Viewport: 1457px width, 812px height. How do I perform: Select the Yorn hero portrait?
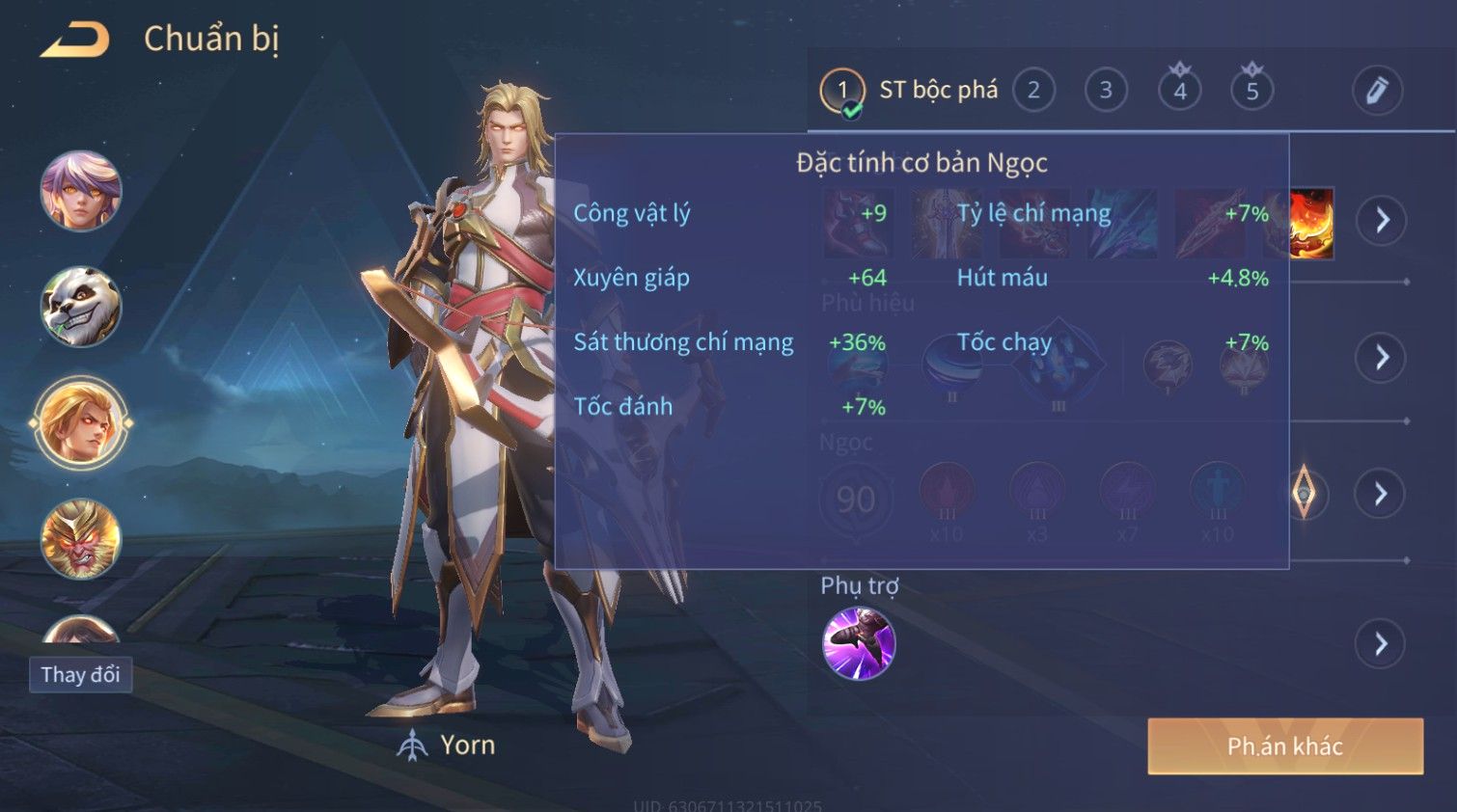click(x=81, y=423)
